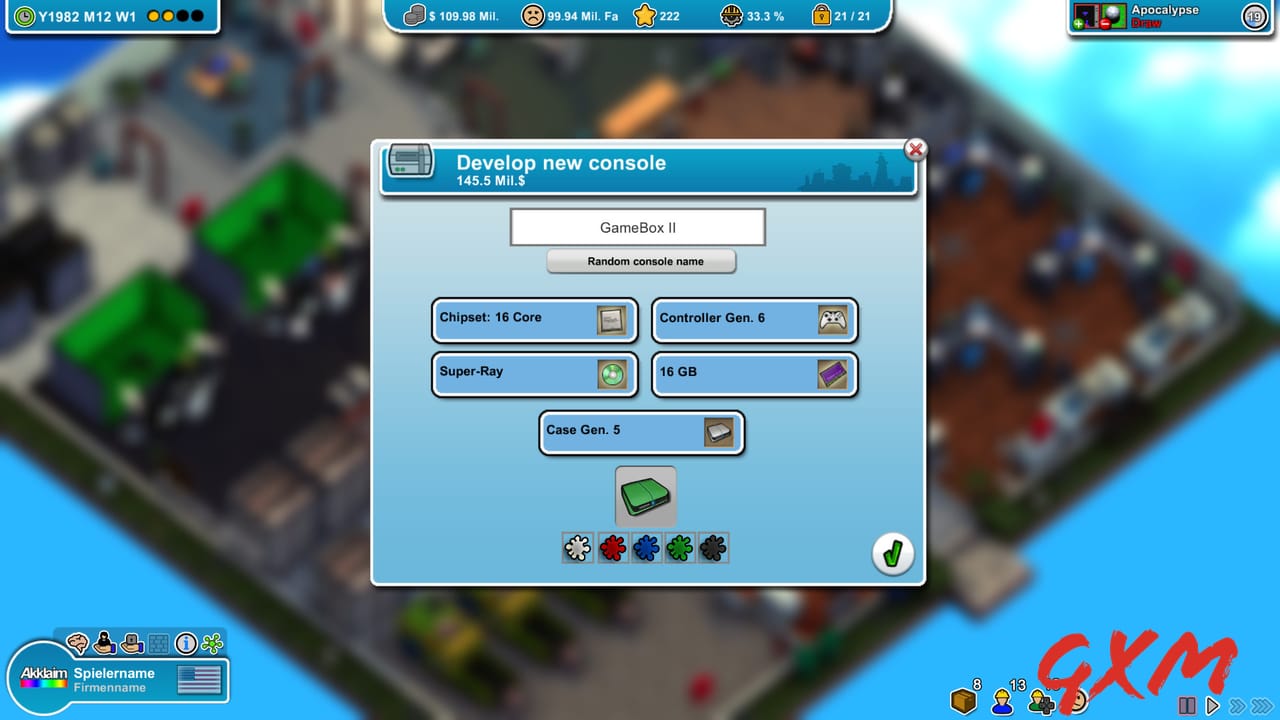Select the hire staff hand icon

pyautogui.click(x=104, y=644)
